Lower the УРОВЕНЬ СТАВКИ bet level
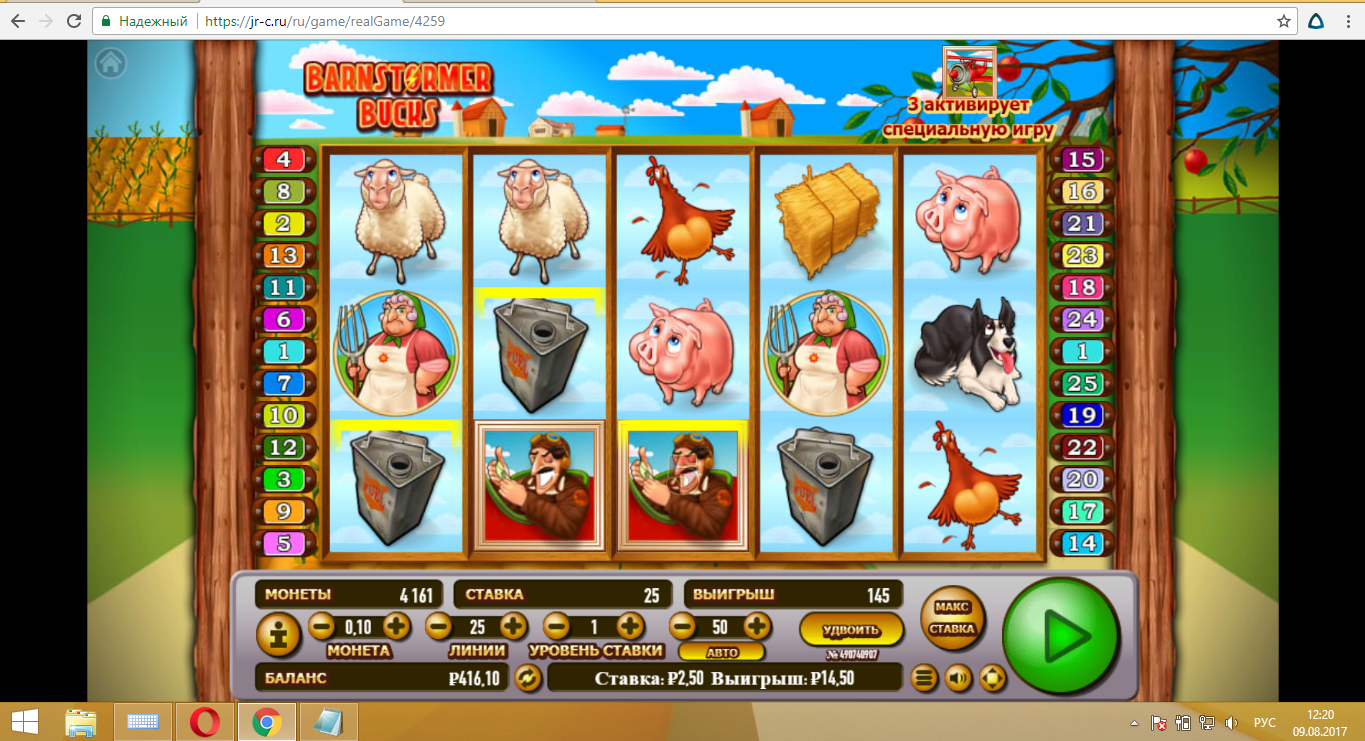Screen dimensions: 1365x741 tap(556, 627)
